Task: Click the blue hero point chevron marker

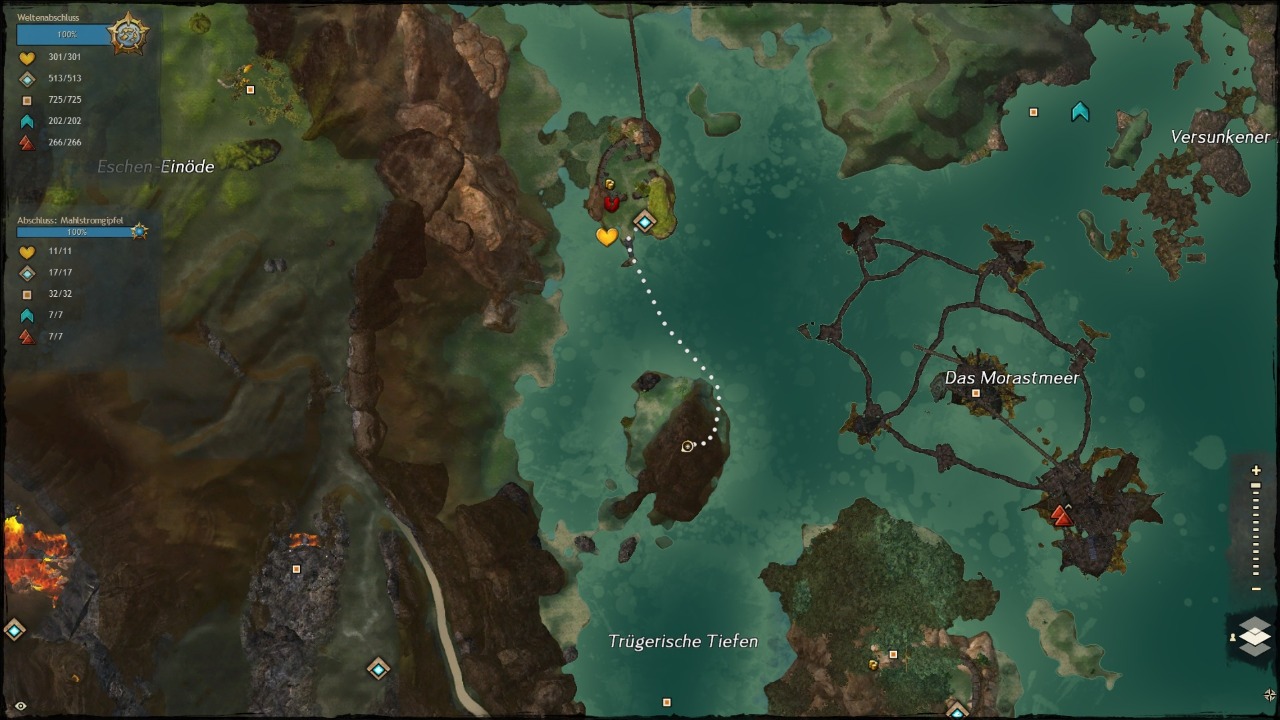Action: point(1080,111)
